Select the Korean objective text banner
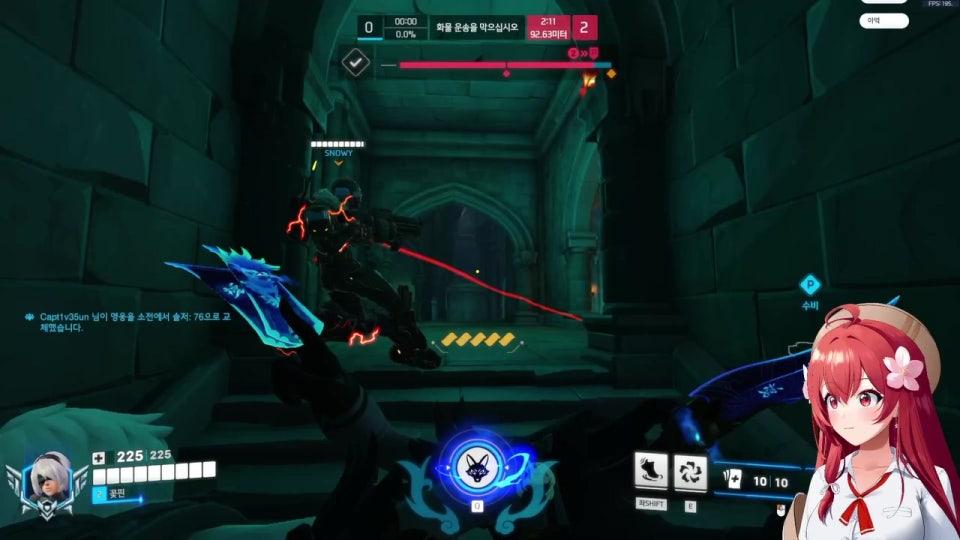Screen dimensions: 960x540 (x=479, y=26)
